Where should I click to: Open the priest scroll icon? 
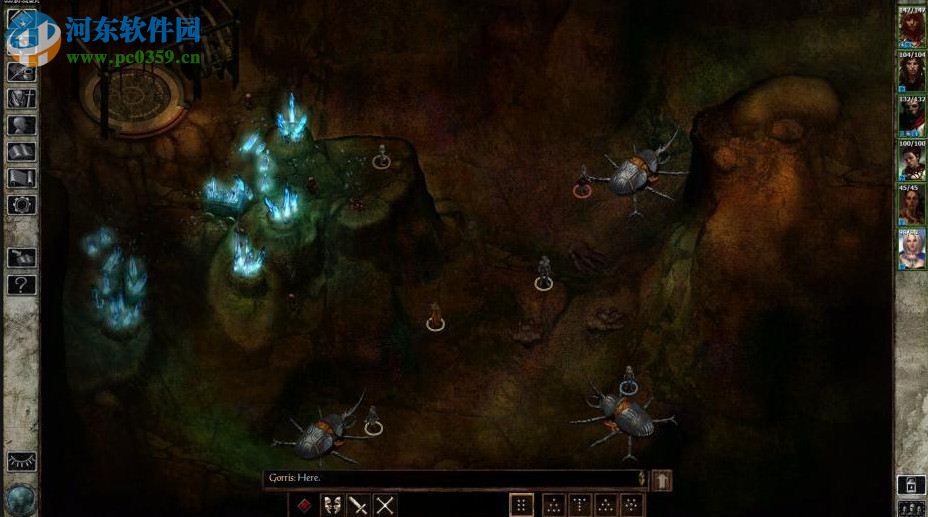pos(21,178)
